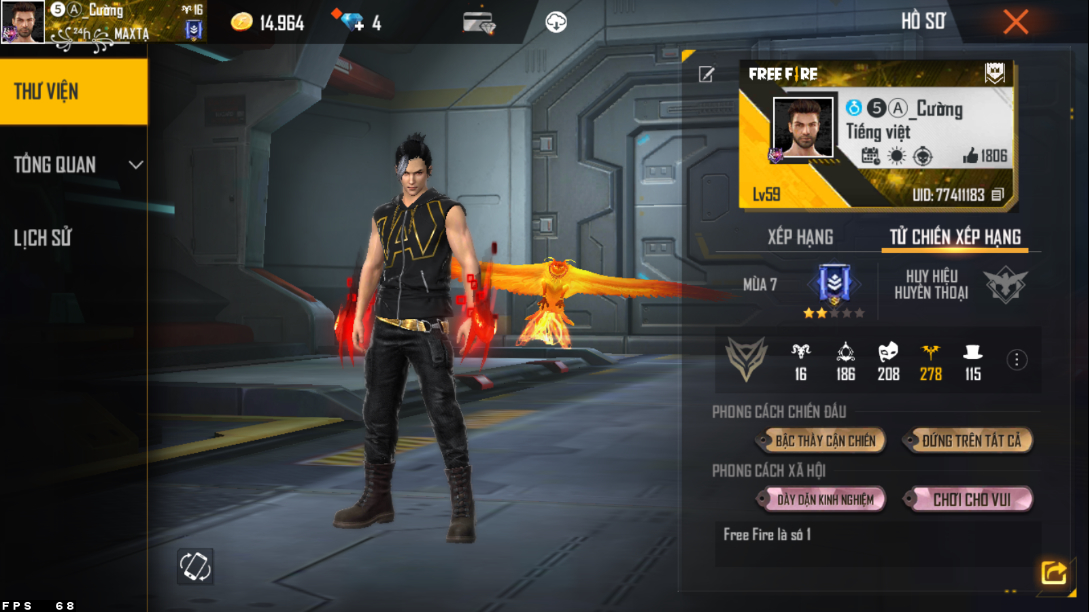Image resolution: width=1089 pixels, height=612 pixels.
Task: Open the Thư Viện library menu
Action: [73, 92]
